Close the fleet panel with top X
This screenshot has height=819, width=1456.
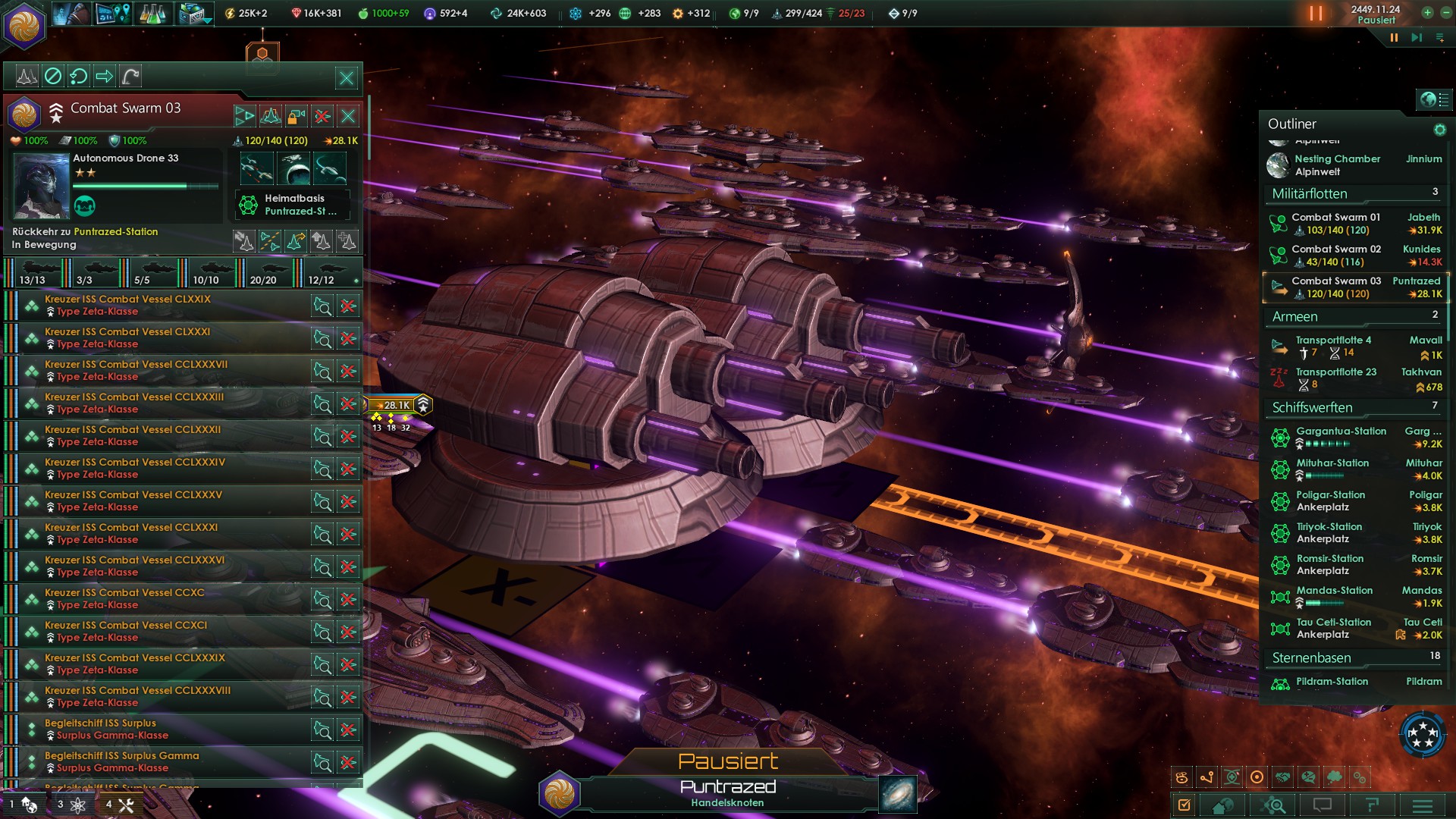pyautogui.click(x=347, y=77)
